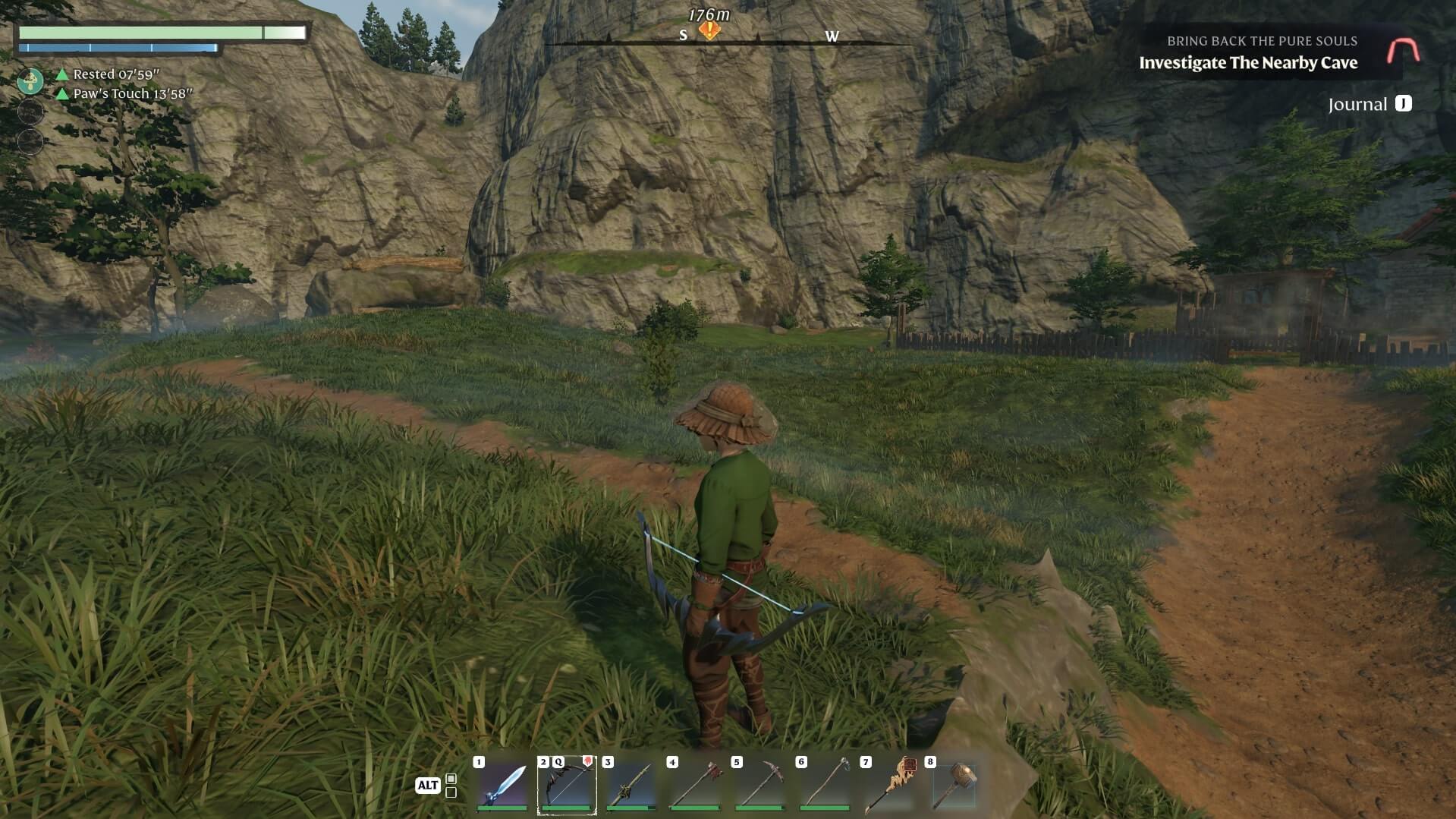Select the long-handled tool in hotbar slot 6
1456x819 pixels.
(x=825, y=785)
